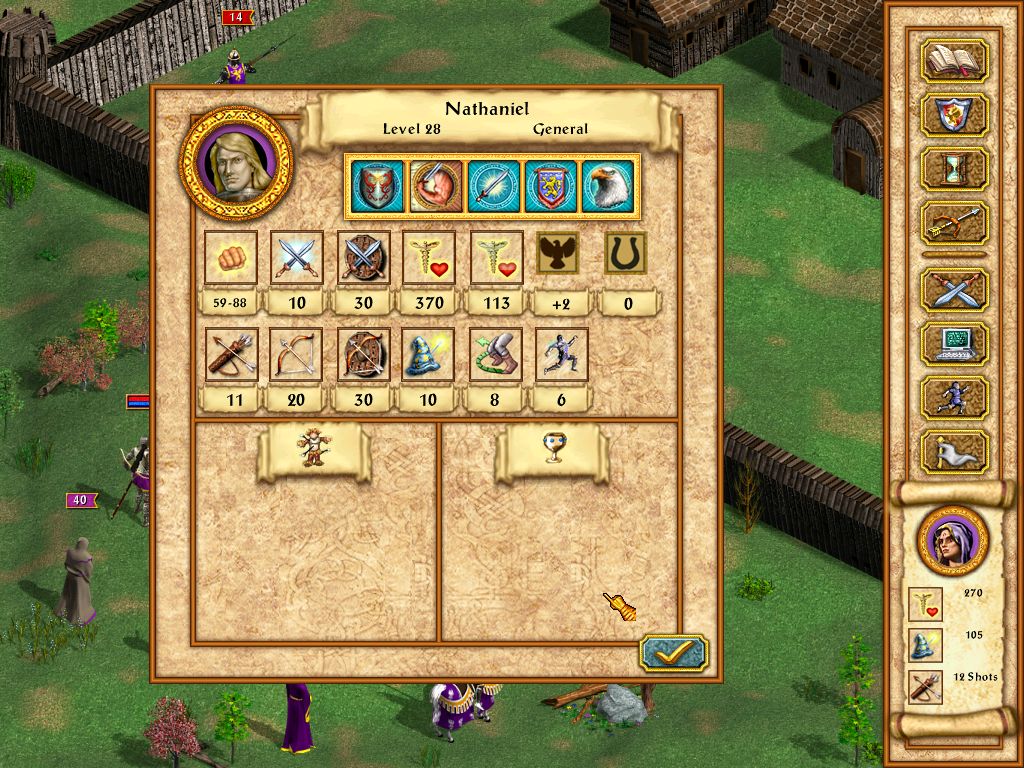The width and height of the screenshot is (1024, 768).
Task: Activate the crossed swords melee button
Action: click(x=954, y=290)
